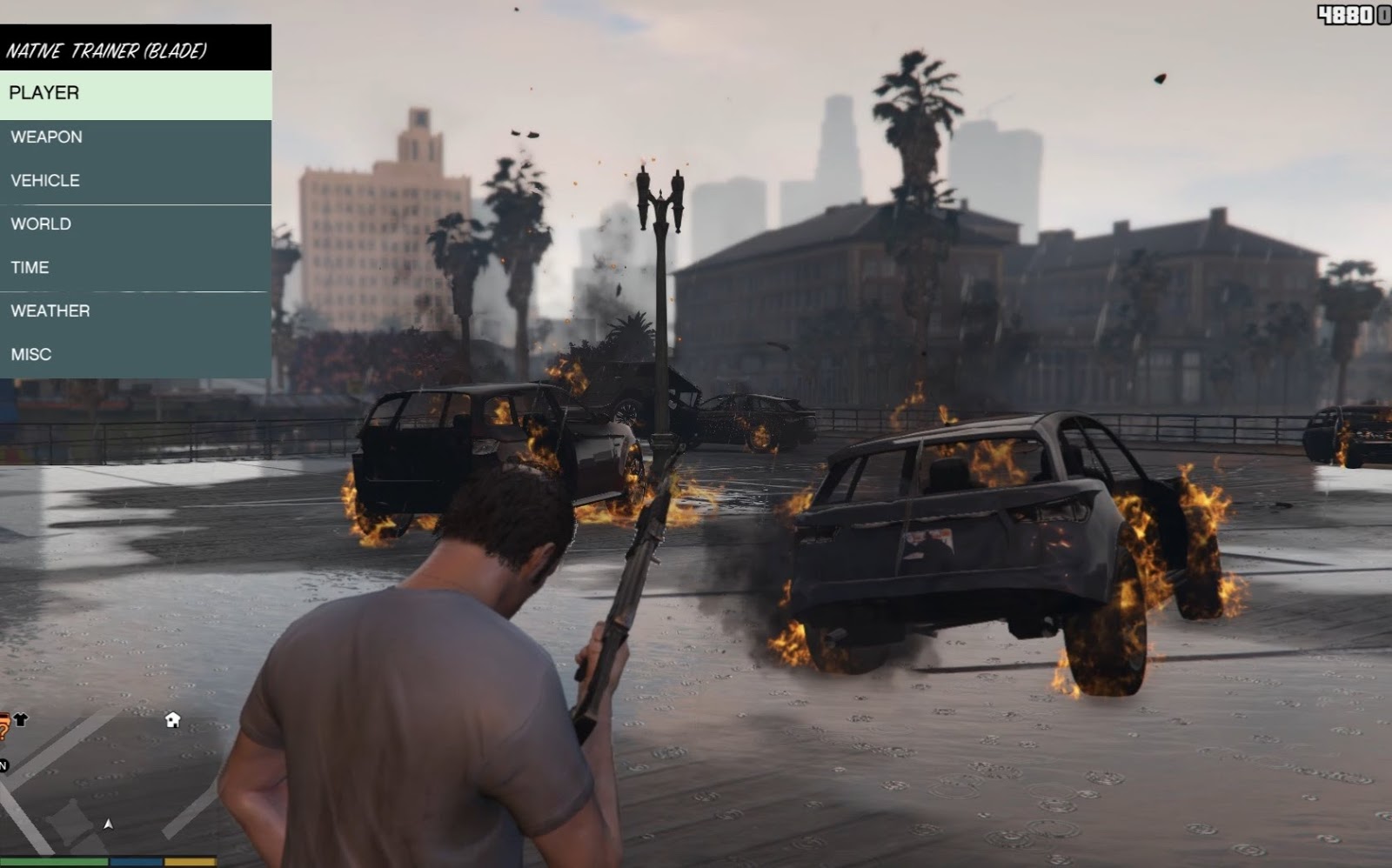The image size is (1392, 868).
Task: Open the WORLD settings entry
Action: point(135,224)
